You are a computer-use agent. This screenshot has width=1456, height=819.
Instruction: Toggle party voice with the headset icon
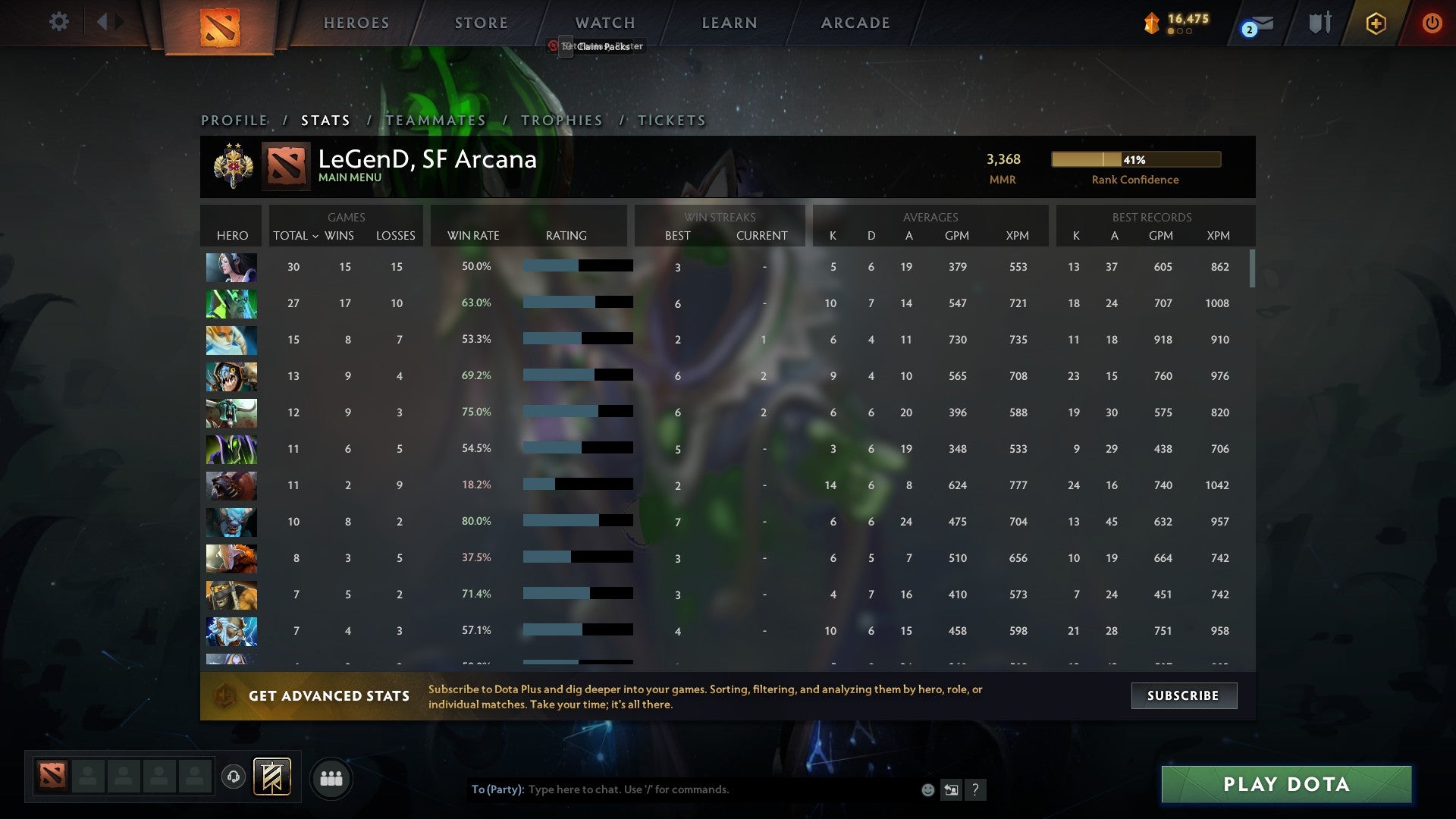[x=235, y=778]
